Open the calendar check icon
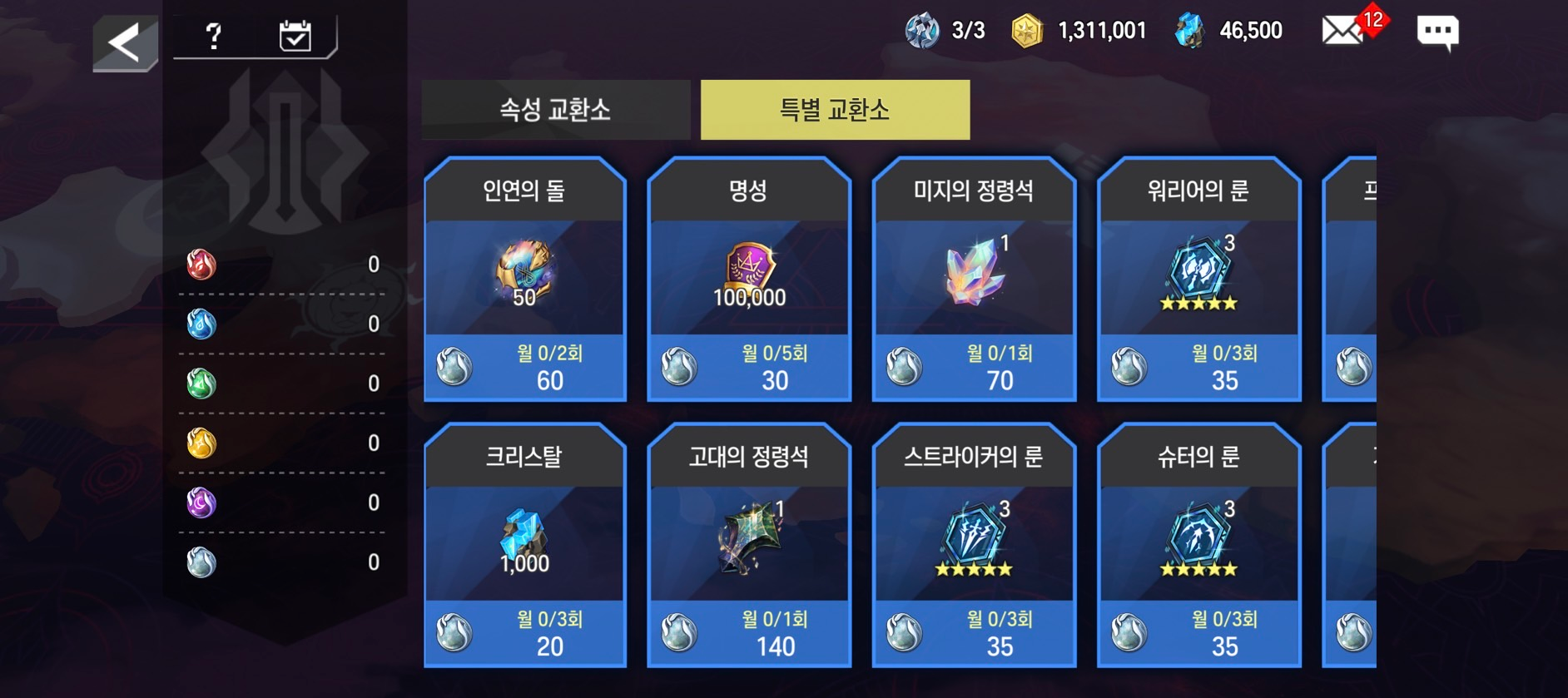The width and height of the screenshot is (1568, 698). [295, 36]
